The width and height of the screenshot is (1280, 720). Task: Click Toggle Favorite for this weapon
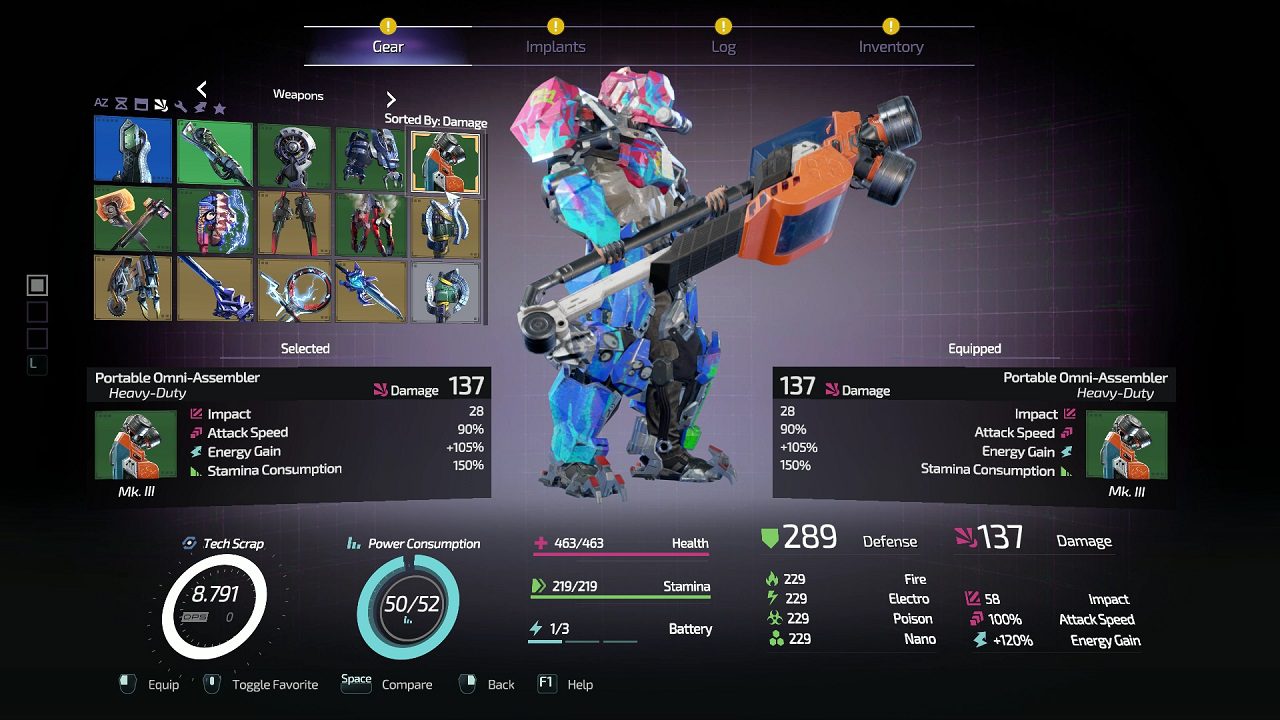coord(262,684)
